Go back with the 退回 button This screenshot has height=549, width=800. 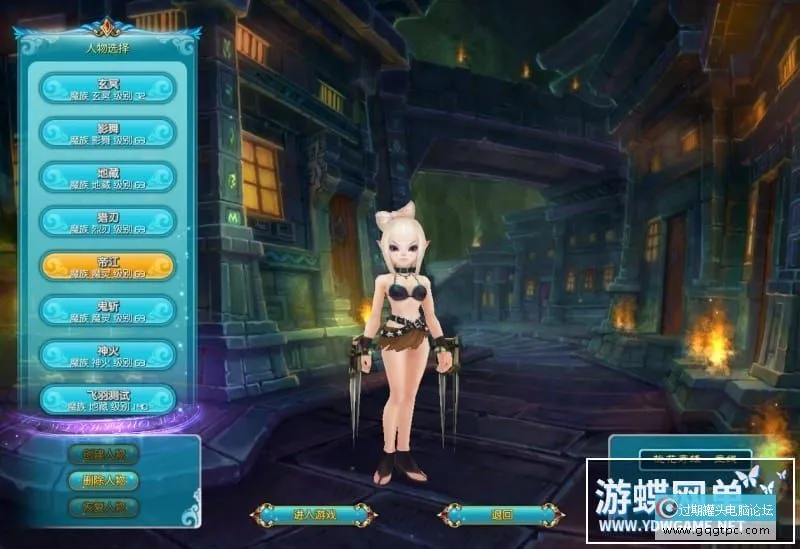502,515
